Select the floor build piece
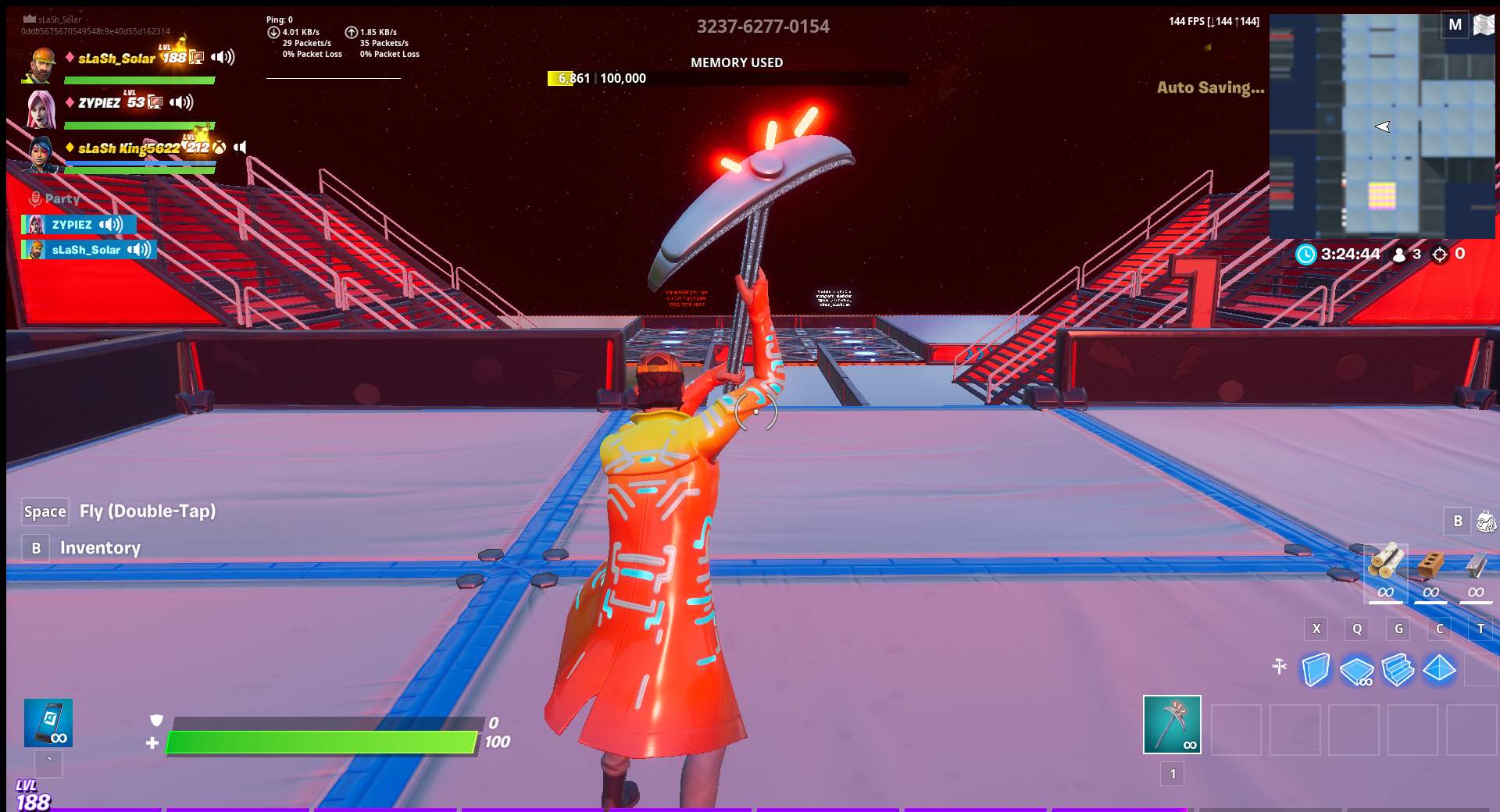Viewport: 1500px width, 812px height. (1358, 669)
